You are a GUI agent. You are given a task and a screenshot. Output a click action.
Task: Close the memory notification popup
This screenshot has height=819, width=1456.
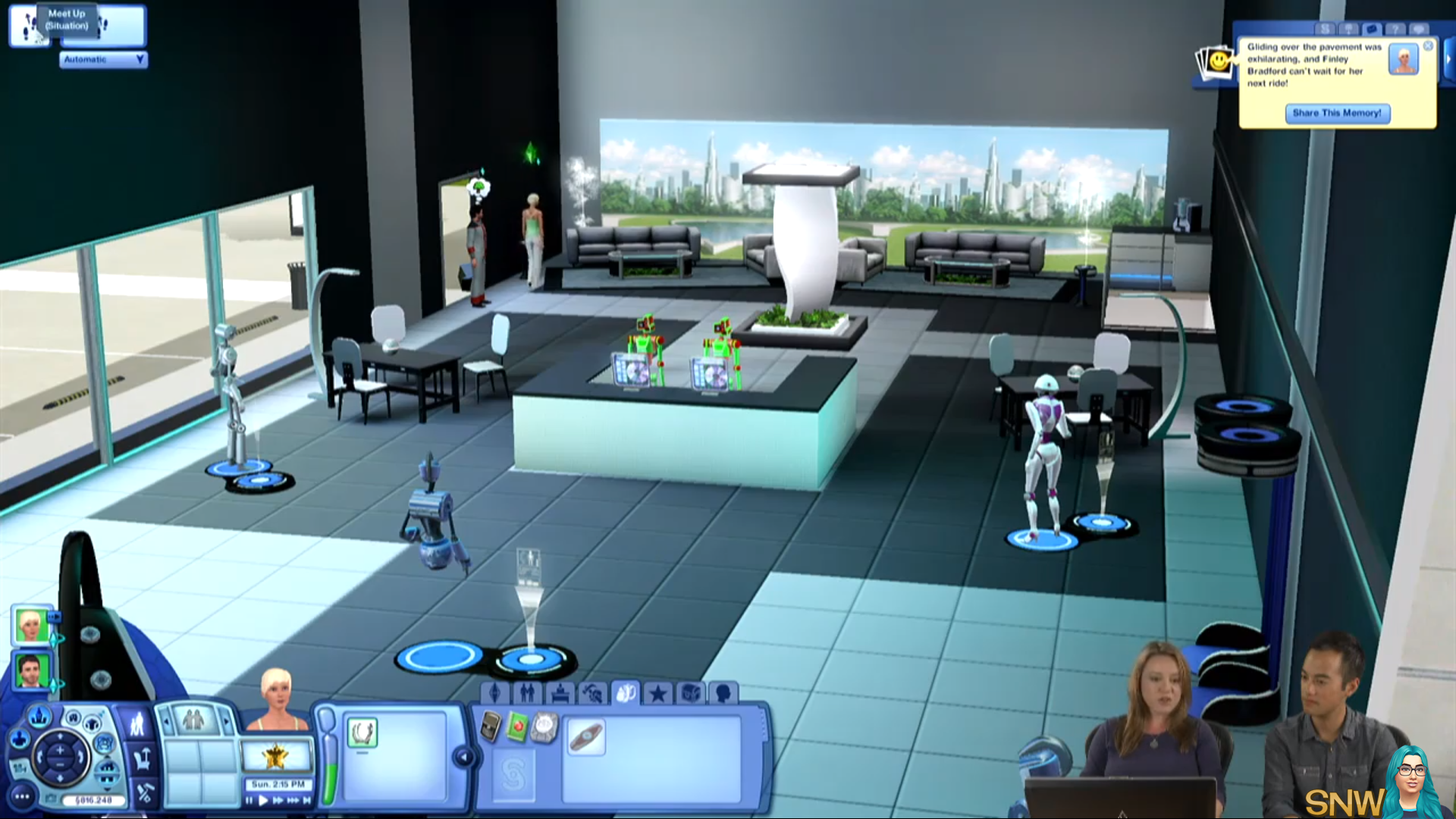1428,46
